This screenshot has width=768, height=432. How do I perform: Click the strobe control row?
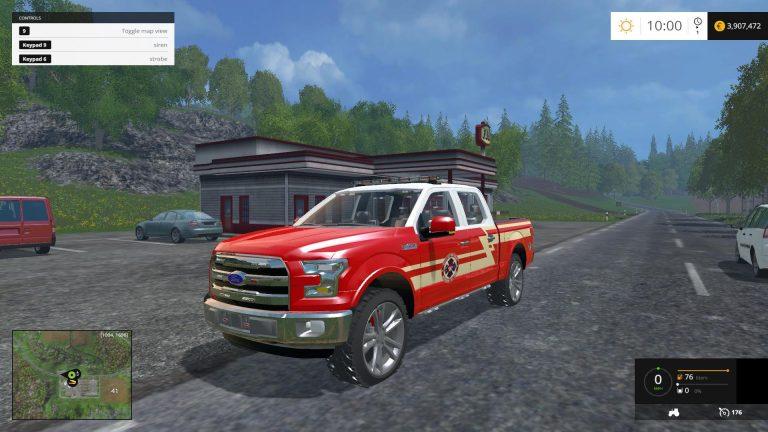[x=93, y=59]
